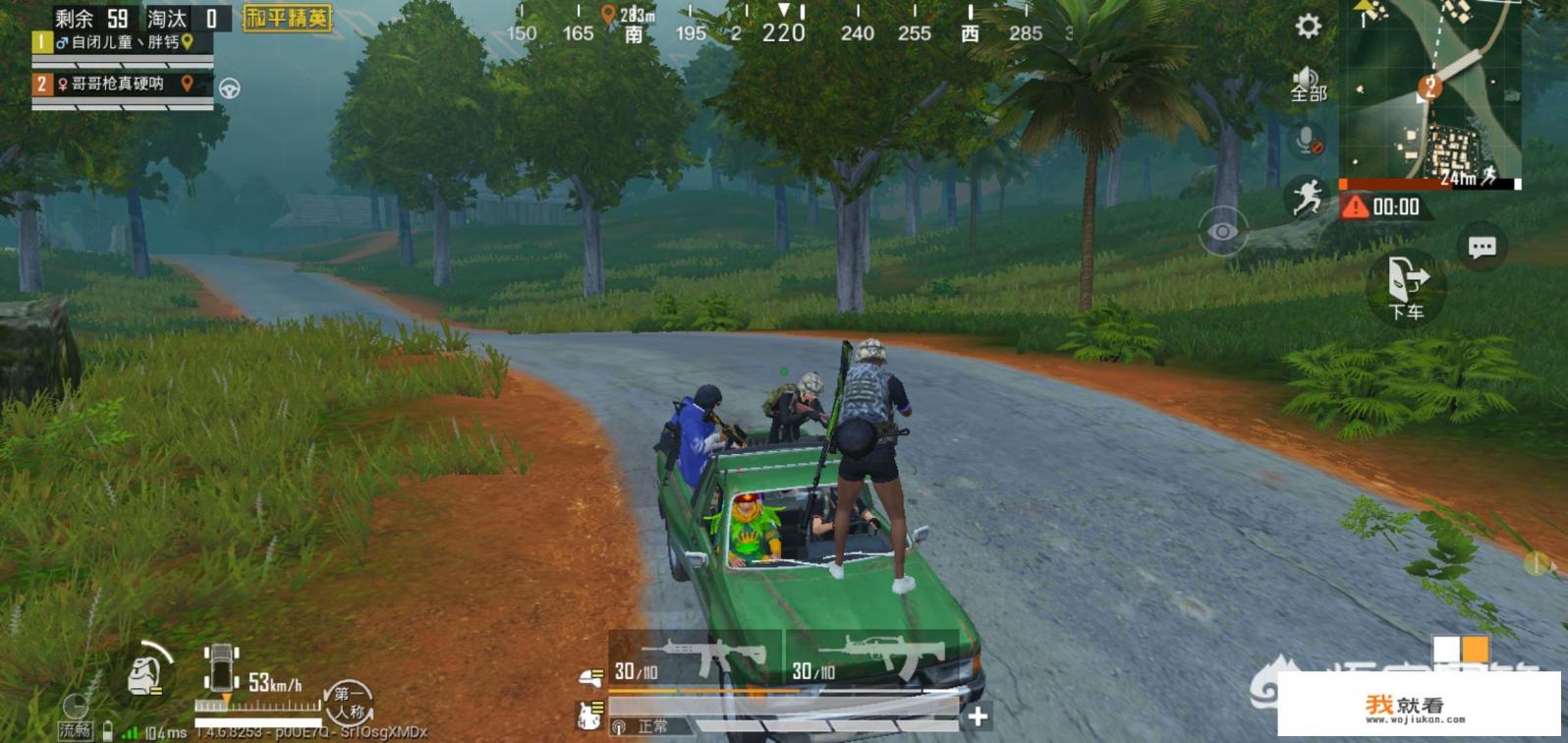Activate the eye free-look button
The image size is (1568, 743).
click(1223, 232)
